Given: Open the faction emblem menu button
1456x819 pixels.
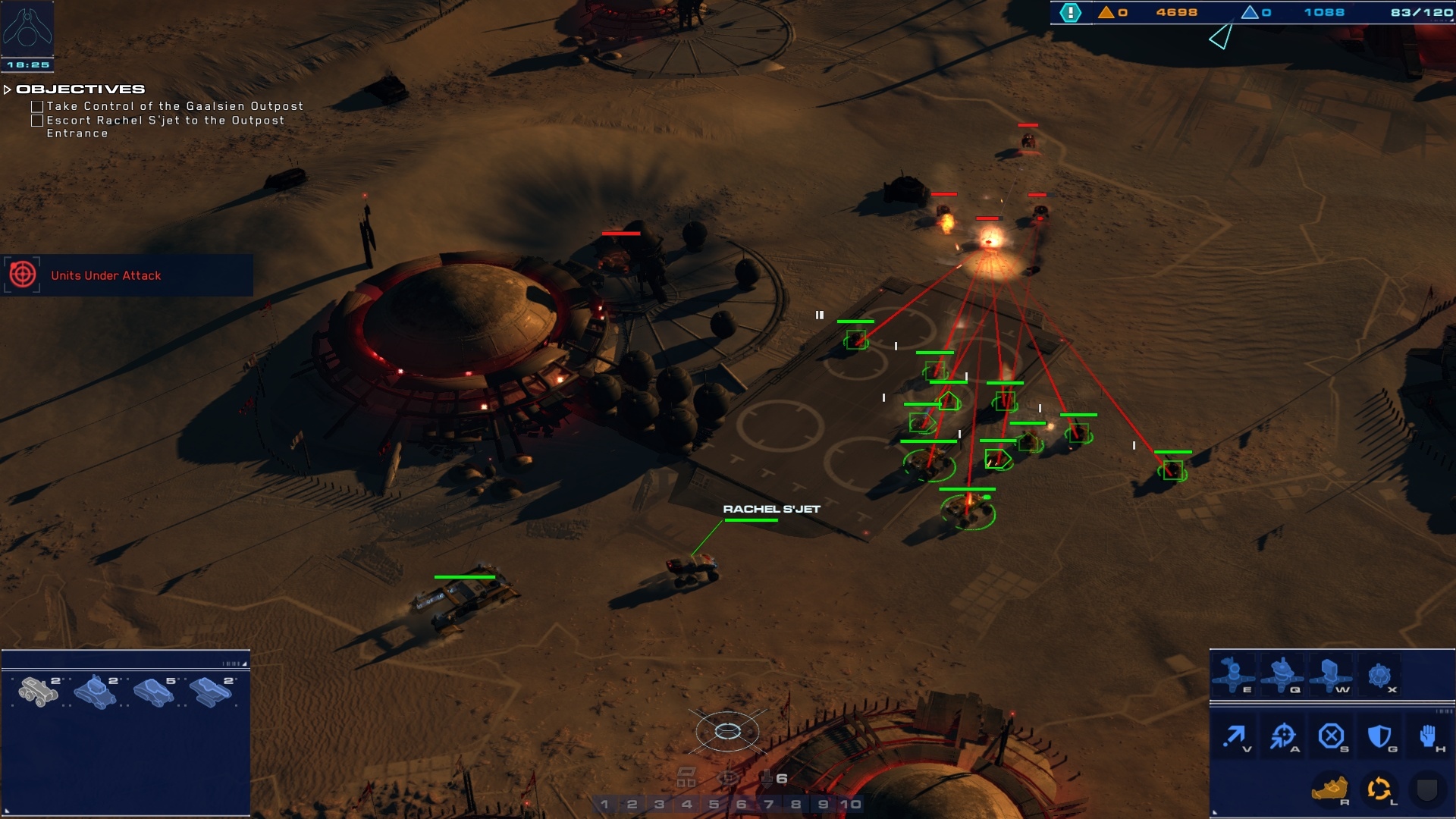Looking at the screenshot, I should pyautogui.click(x=27, y=27).
